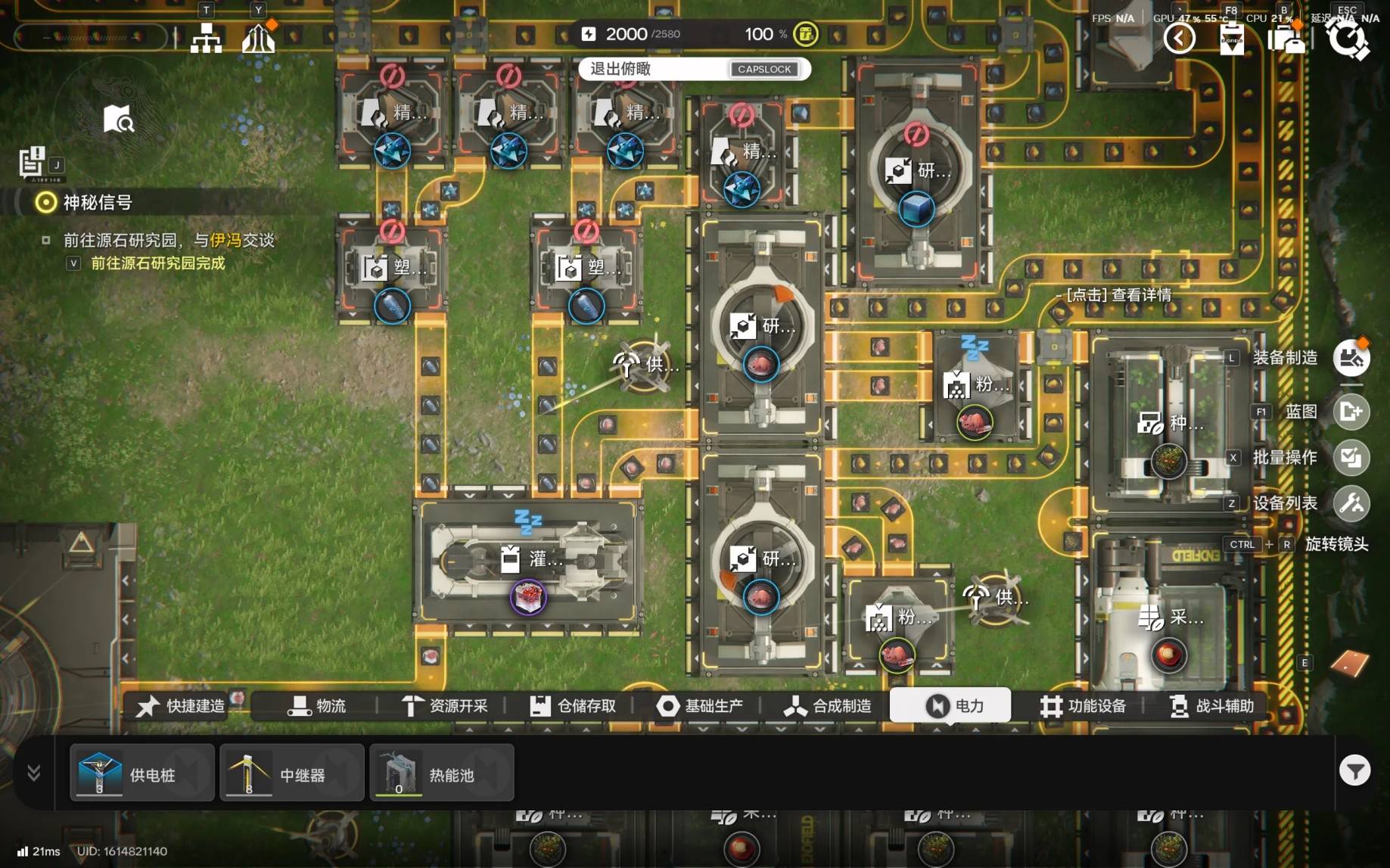Open the 快捷建造 quick build option
The height and width of the screenshot is (868, 1390).
pos(182,706)
